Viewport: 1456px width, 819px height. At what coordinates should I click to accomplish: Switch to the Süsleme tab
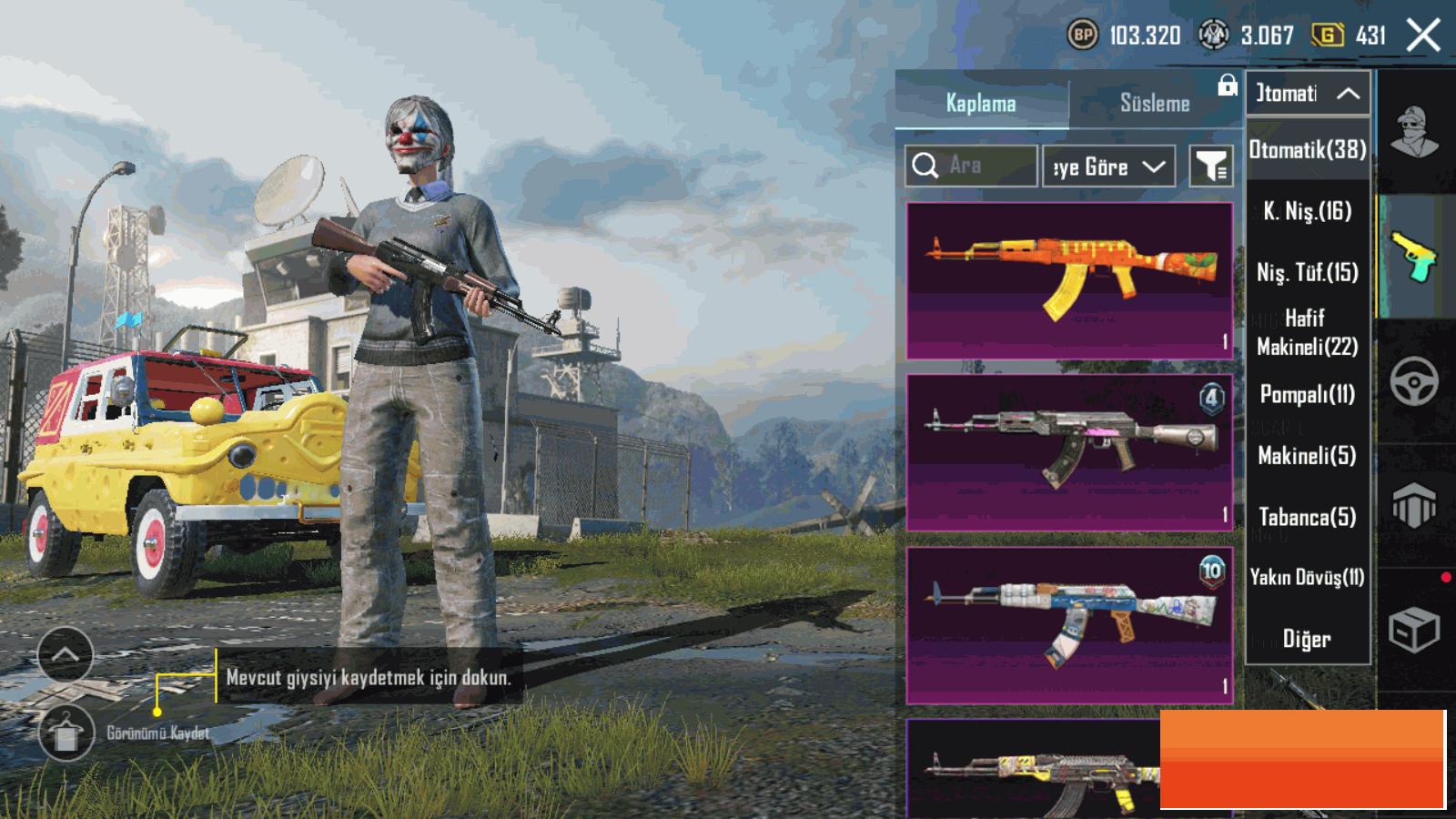tap(1154, 104)
